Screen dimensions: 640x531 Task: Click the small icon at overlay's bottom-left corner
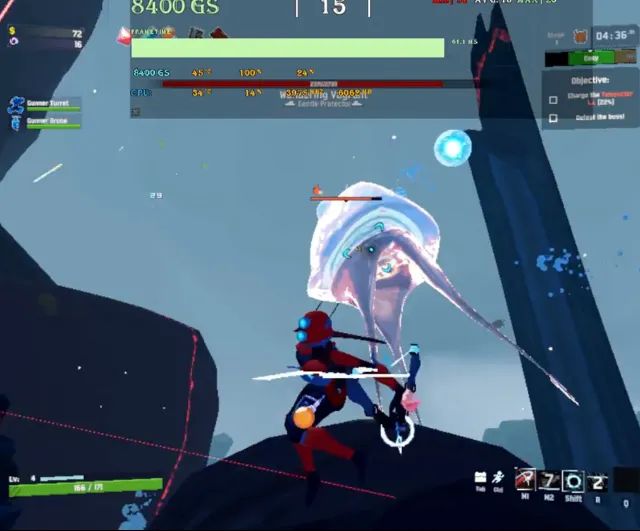(x=136, y=112)
